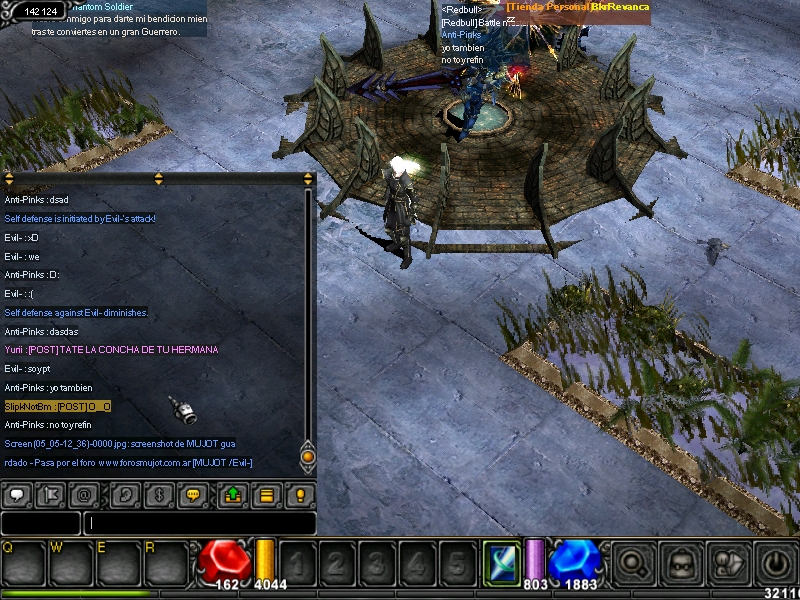Click the yellow speech bubble chat button
The image size is (800, 600).
[193, 495]
